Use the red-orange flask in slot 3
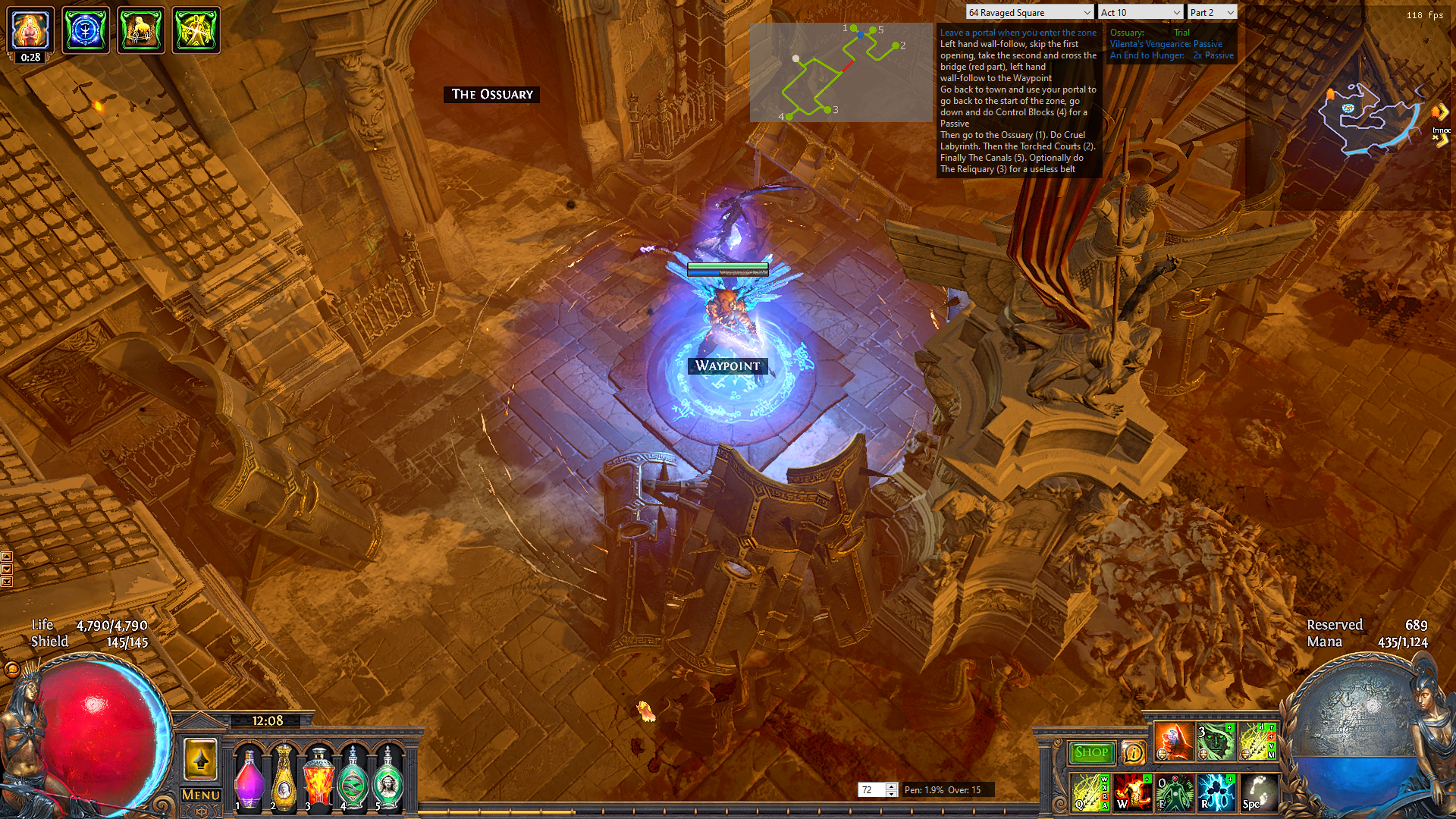This screenshot has width=1456, height=819. [x=318, y=777]
